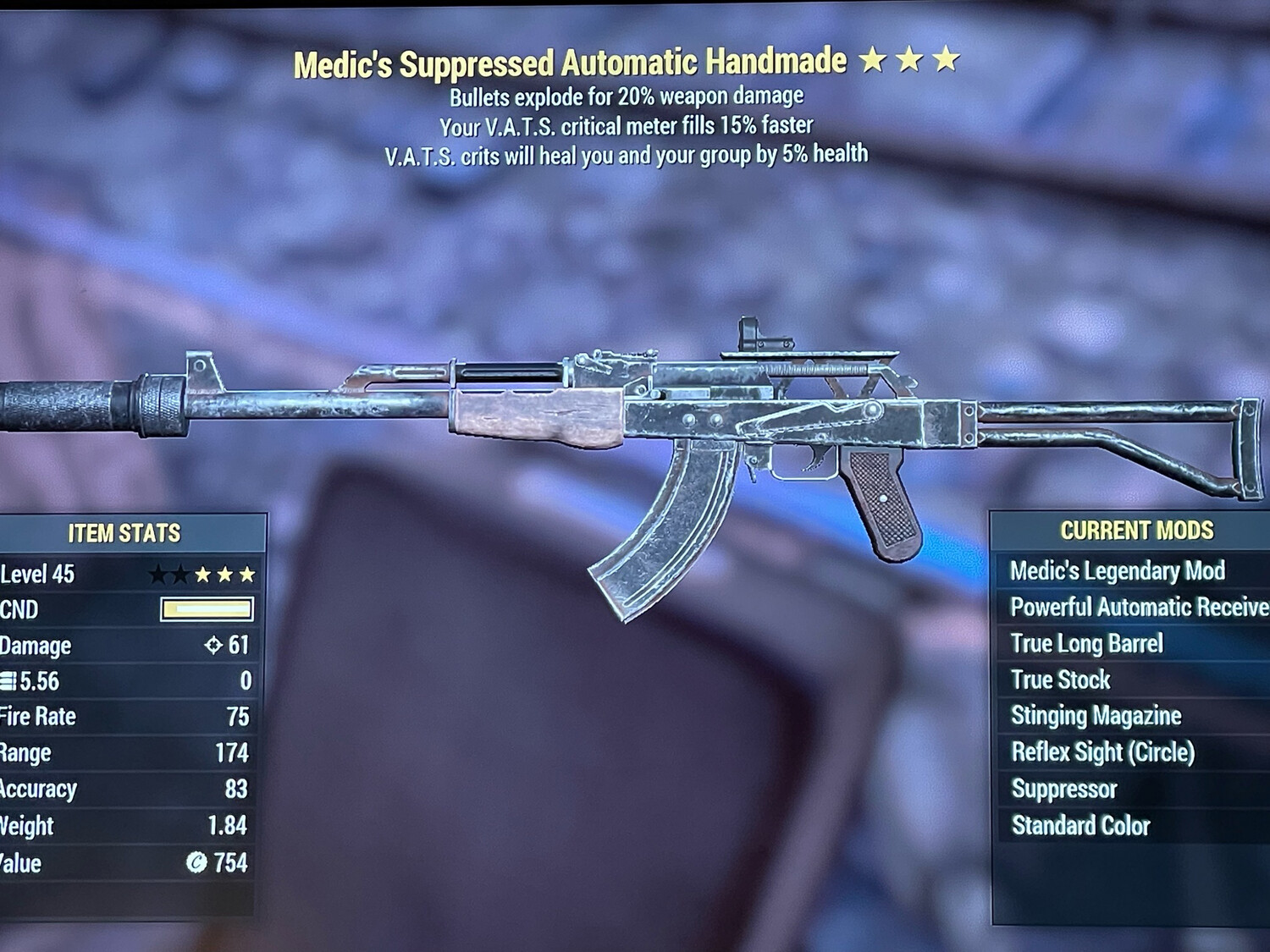This screenshot has width=1270, height=952.
Task: Click a dark unfilled star next to Level 45
Action: (157, 575)
